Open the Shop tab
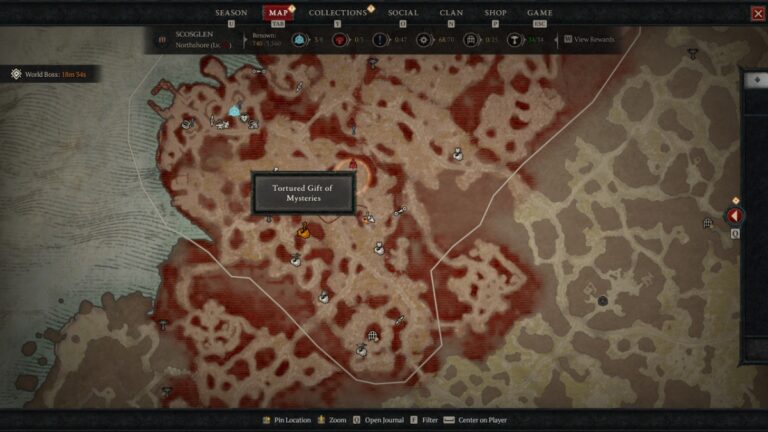The width and height of the screenshot is (768, 432). [495, 13]
